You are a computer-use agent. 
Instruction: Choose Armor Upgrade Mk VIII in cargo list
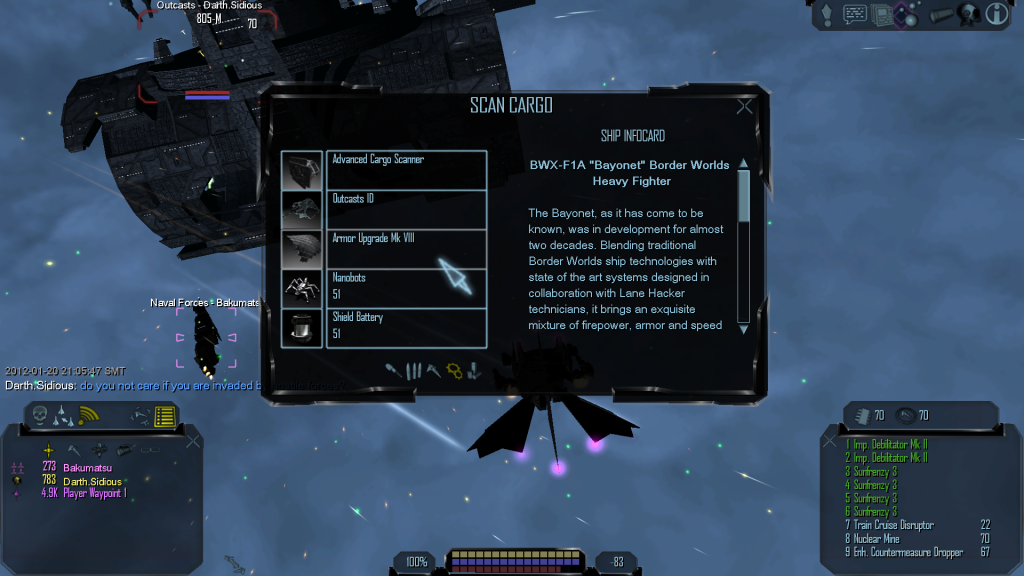[x=406, y=249]
